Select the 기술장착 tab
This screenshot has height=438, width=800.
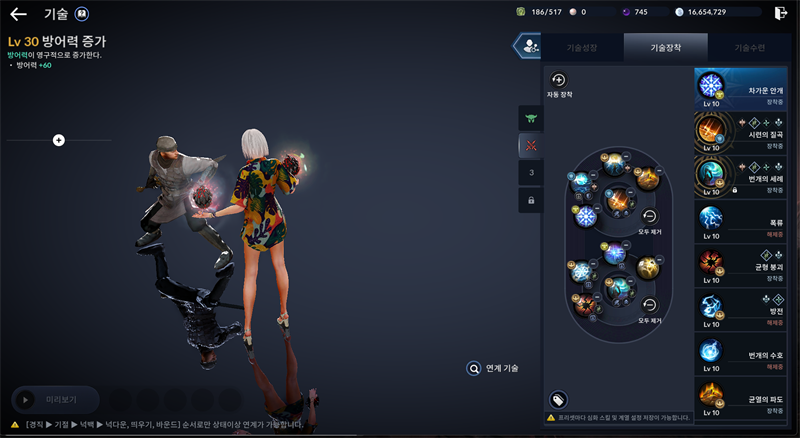[x=665, y=47]
